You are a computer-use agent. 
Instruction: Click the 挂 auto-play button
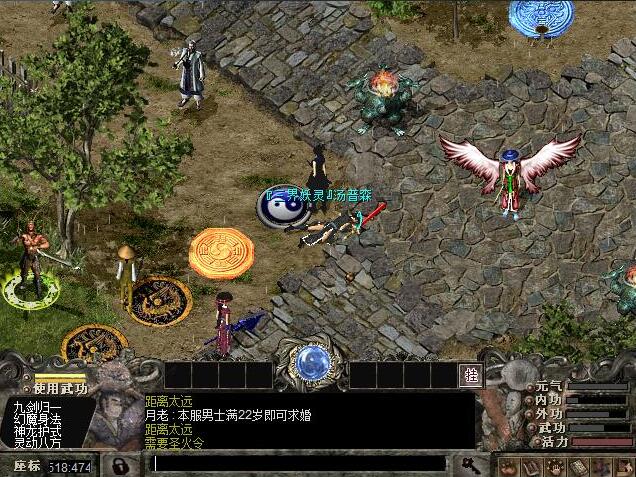471,376
